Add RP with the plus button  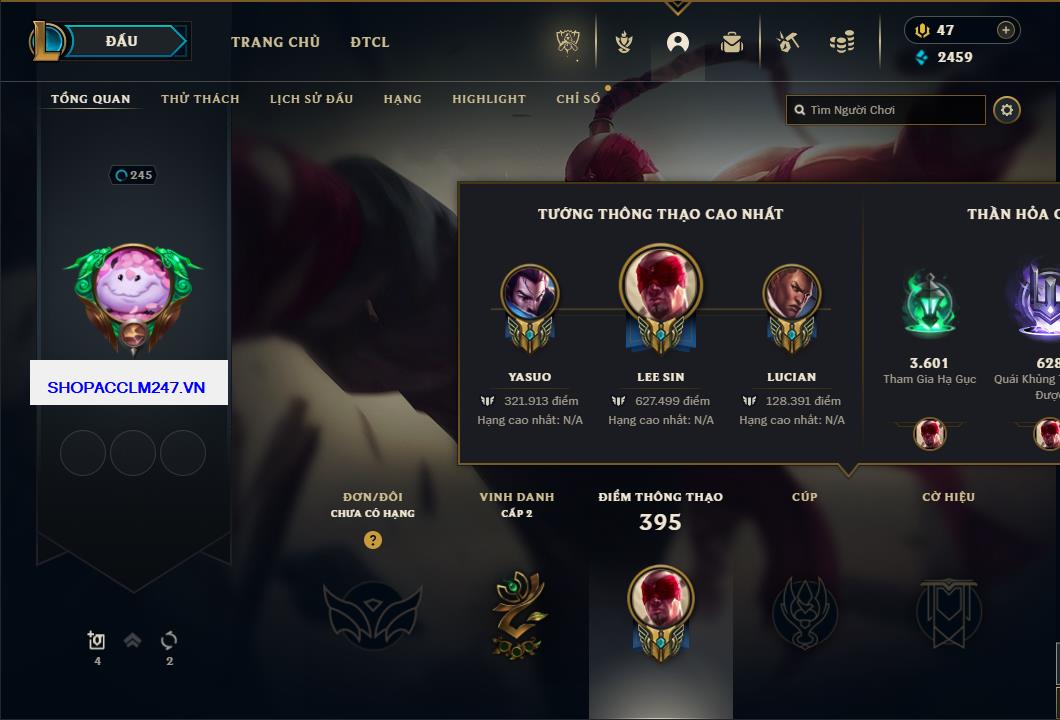coord(1006,30)
